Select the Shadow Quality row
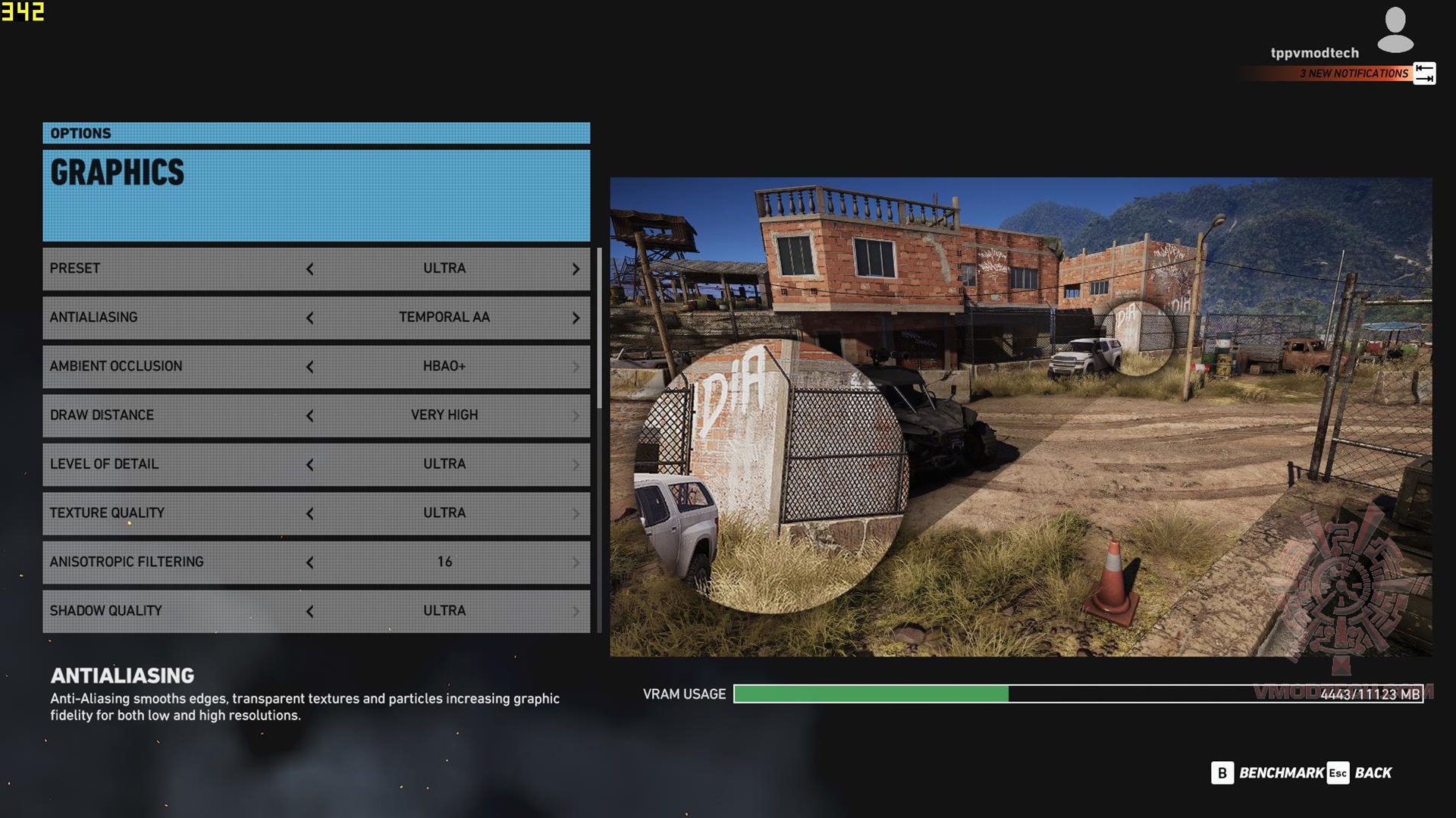This screenshot has width=1456, height=818. point(174,611)
